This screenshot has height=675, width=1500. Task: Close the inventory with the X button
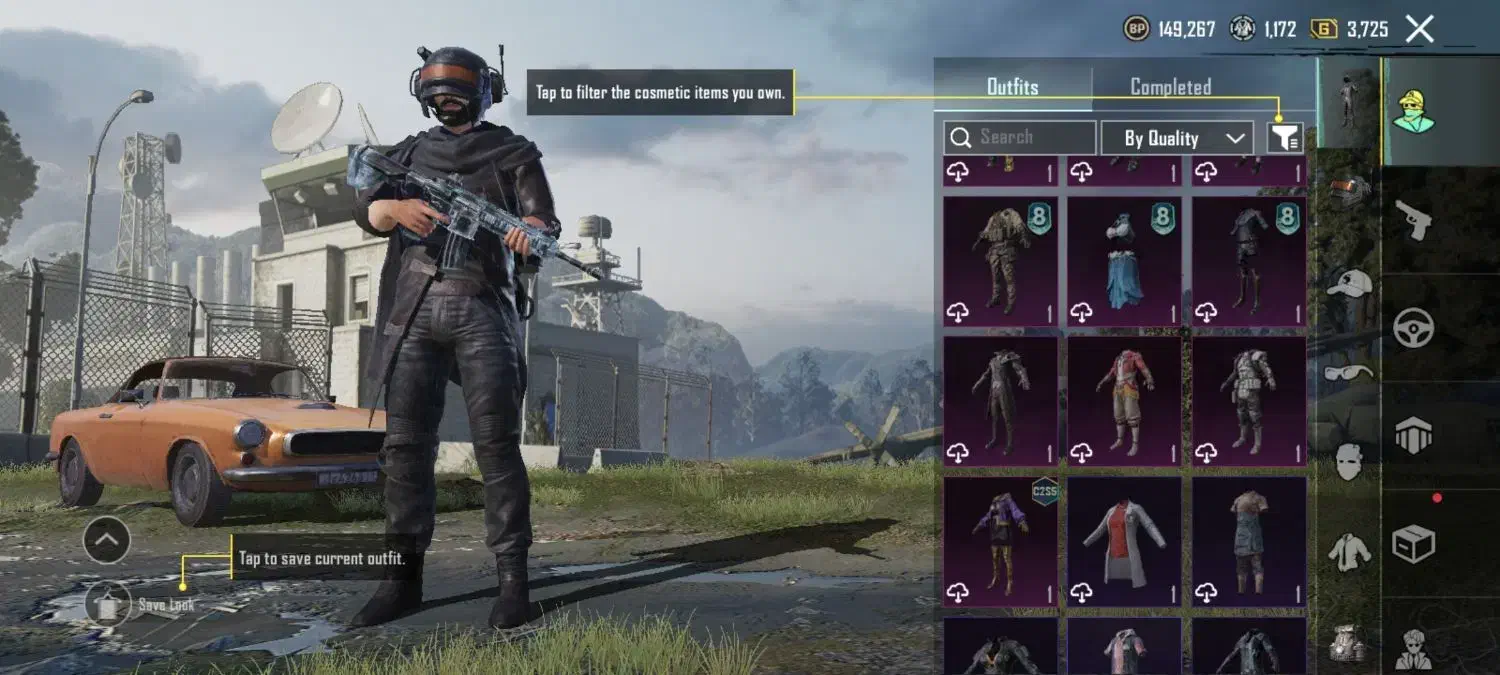click(x=1420, y=29)
